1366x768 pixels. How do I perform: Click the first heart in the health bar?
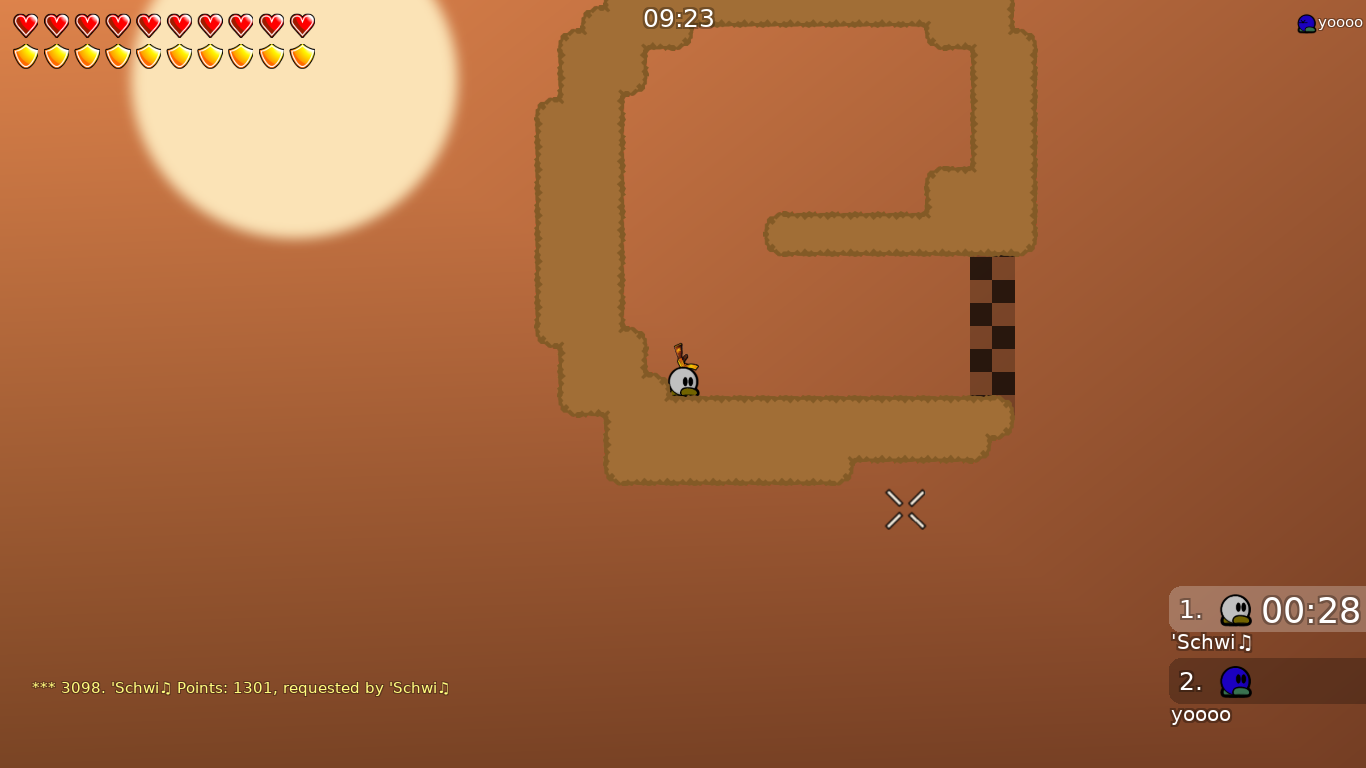25,25
